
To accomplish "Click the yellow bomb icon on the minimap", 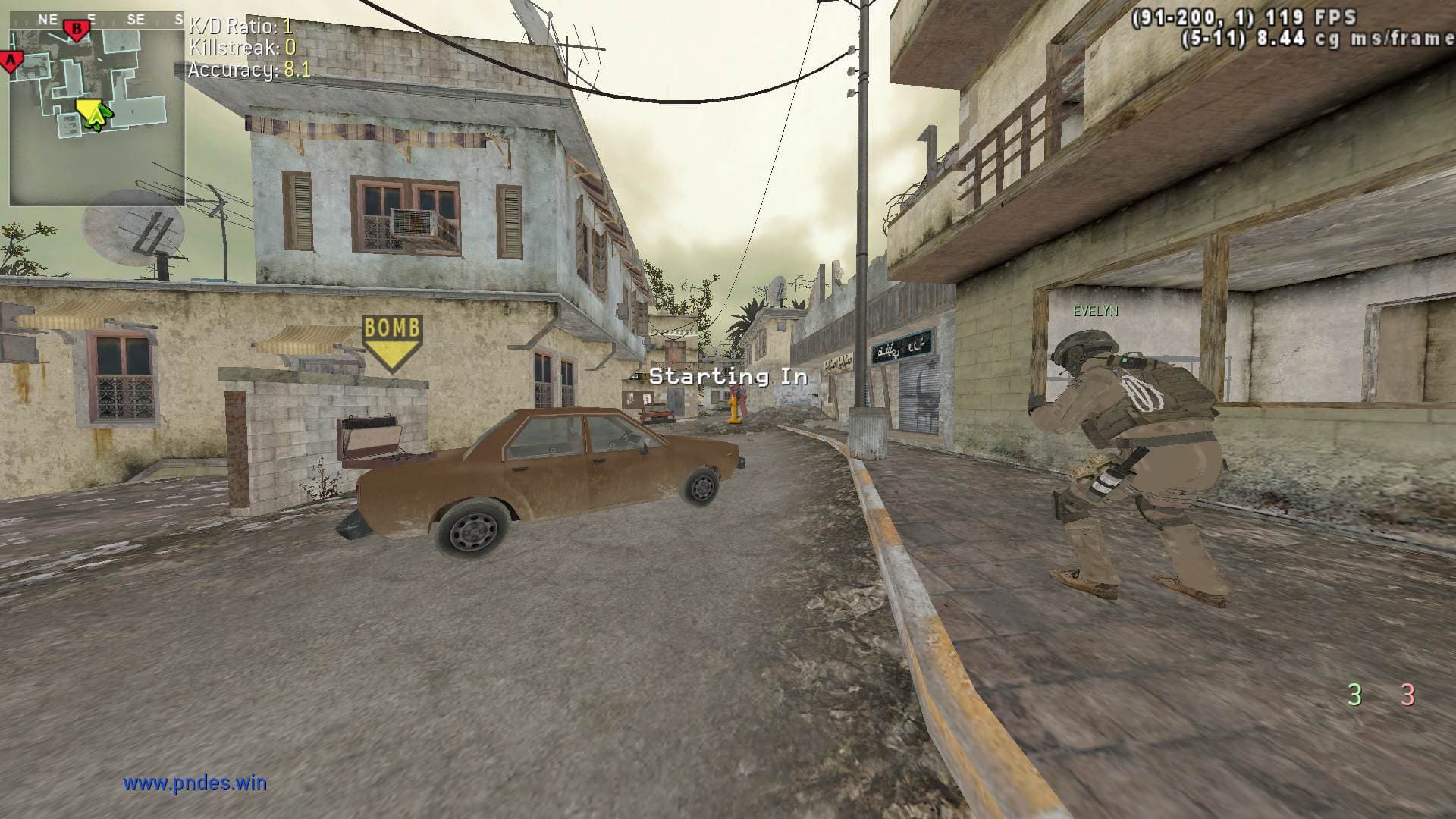I will pos(87,109).
